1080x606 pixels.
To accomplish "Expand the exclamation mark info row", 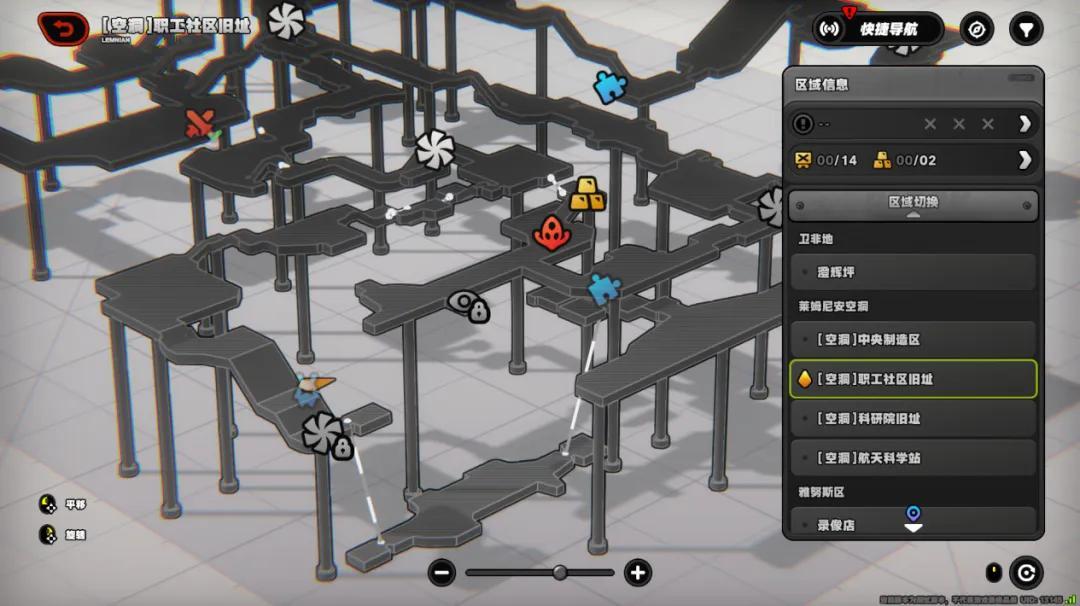I will [x=1024, y=124].
